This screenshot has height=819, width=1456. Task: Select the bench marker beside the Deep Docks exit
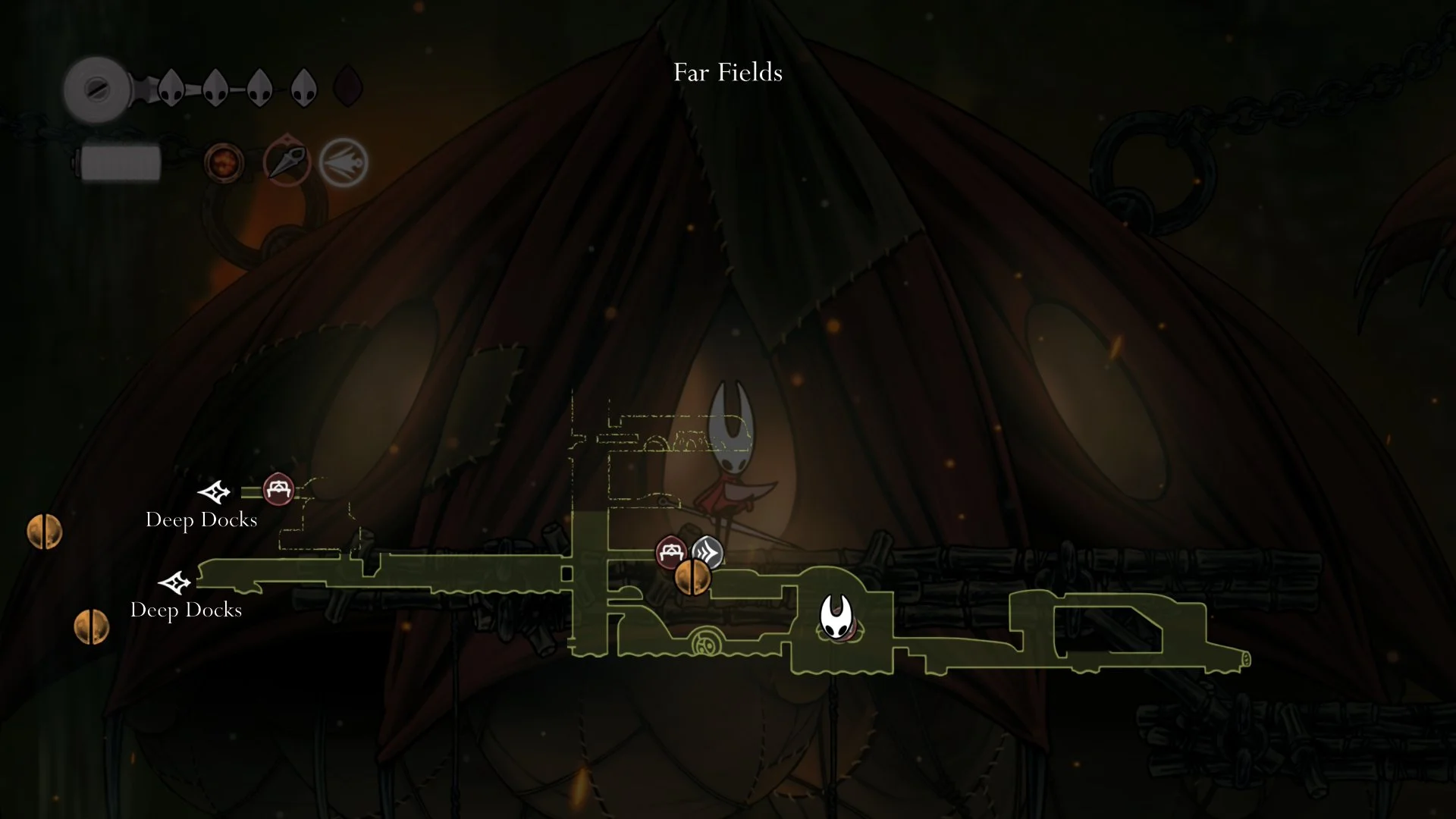(278, 490)
